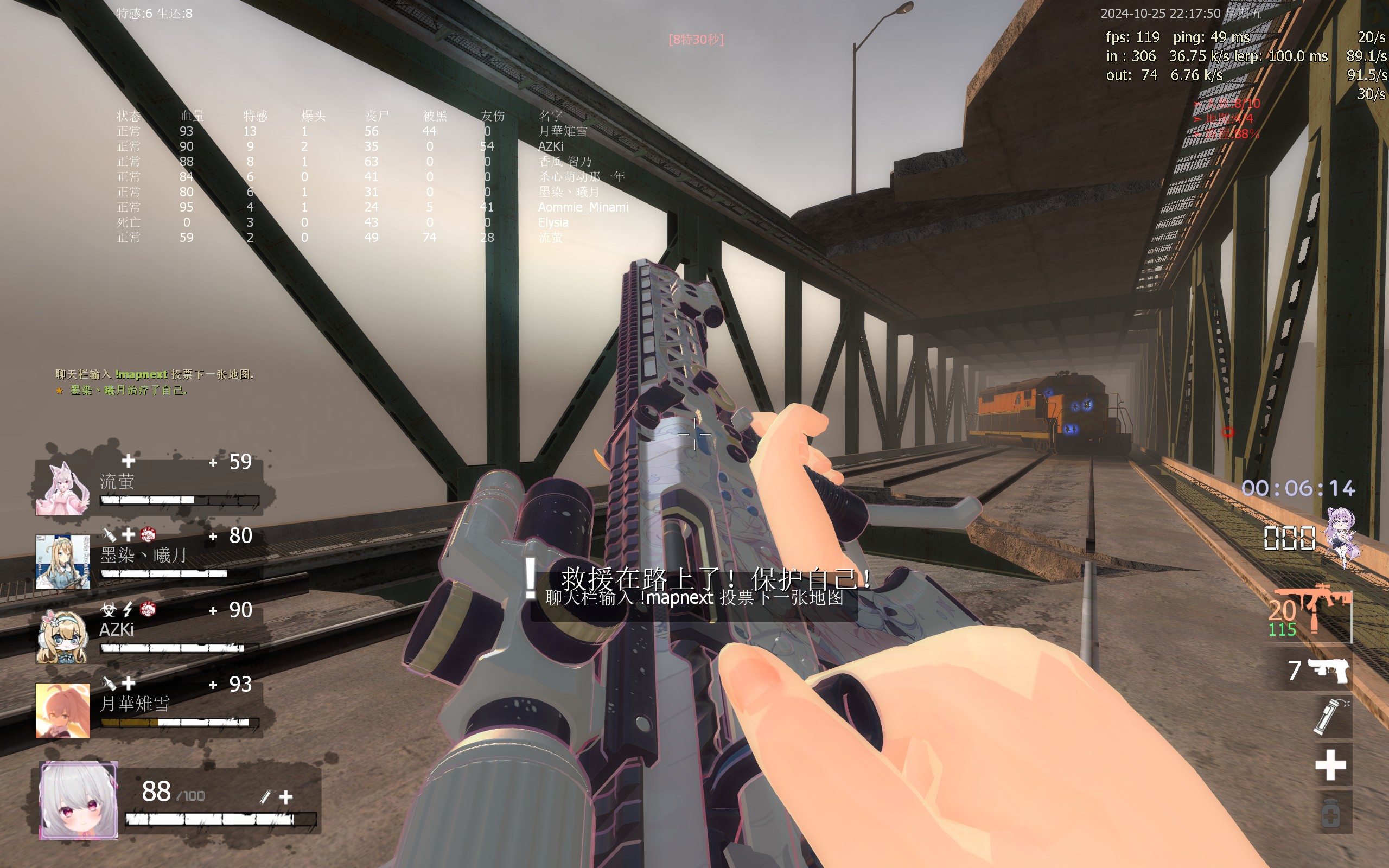
Task: Select the primary rifle weapon slot
Action: point(1311,615)
